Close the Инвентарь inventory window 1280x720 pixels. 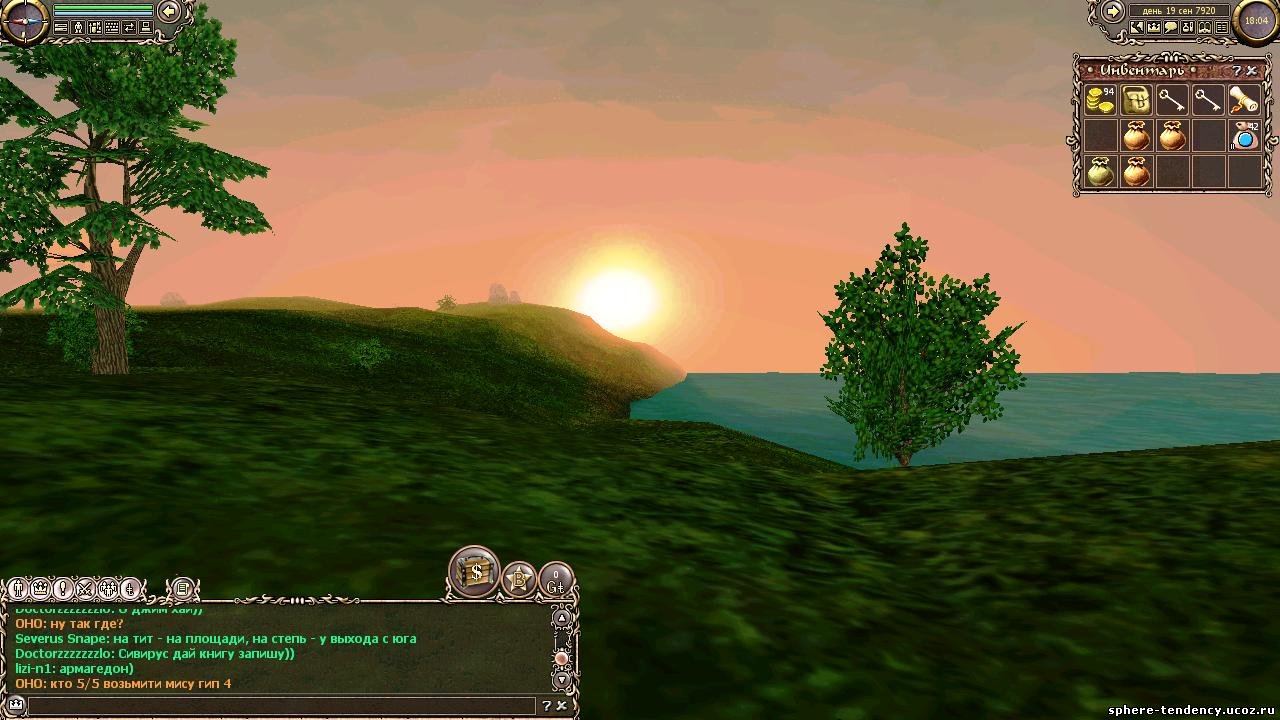(x=1252, y=71)
